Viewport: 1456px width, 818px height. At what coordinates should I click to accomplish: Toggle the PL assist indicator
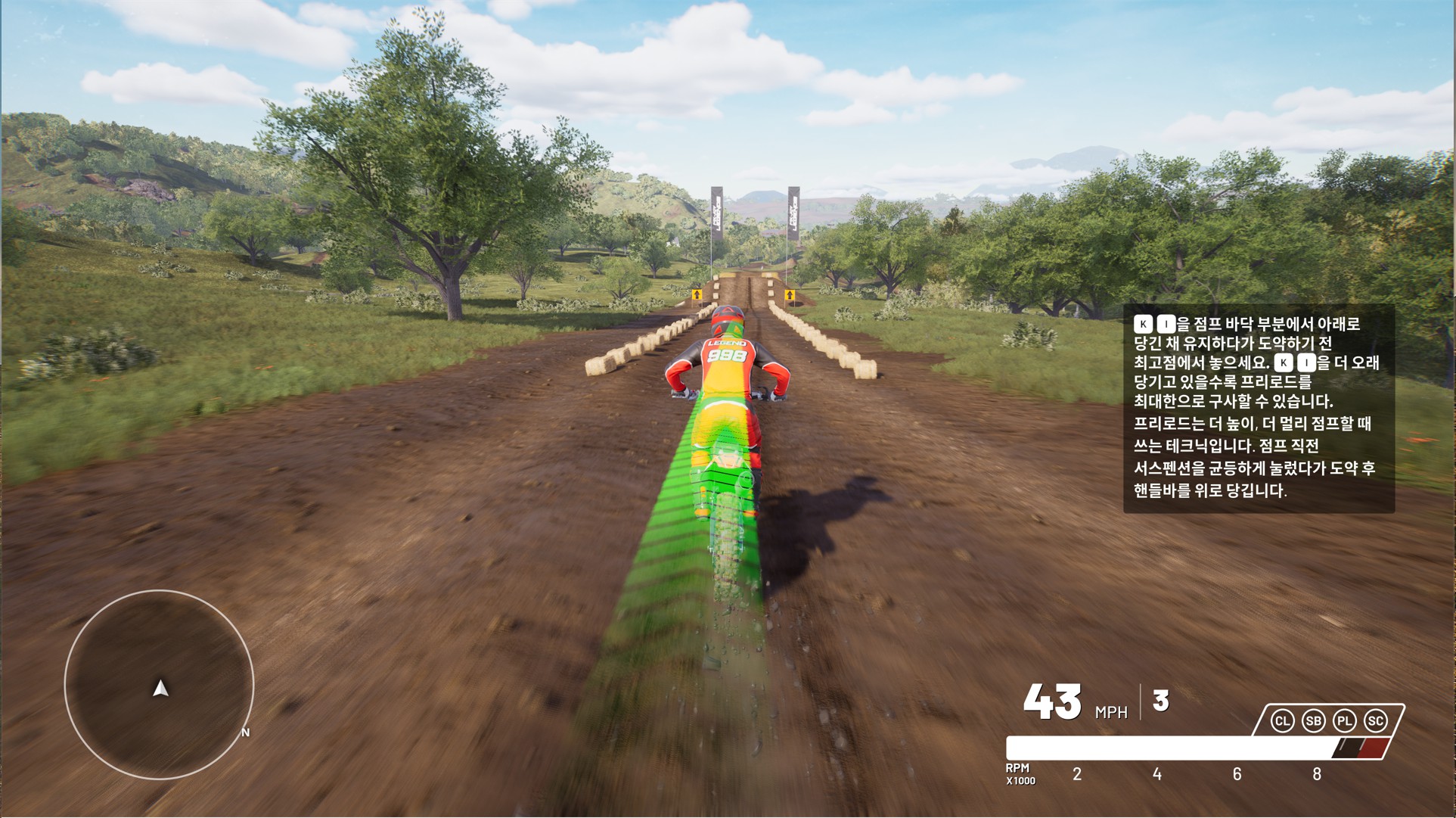coord(1344,721)
